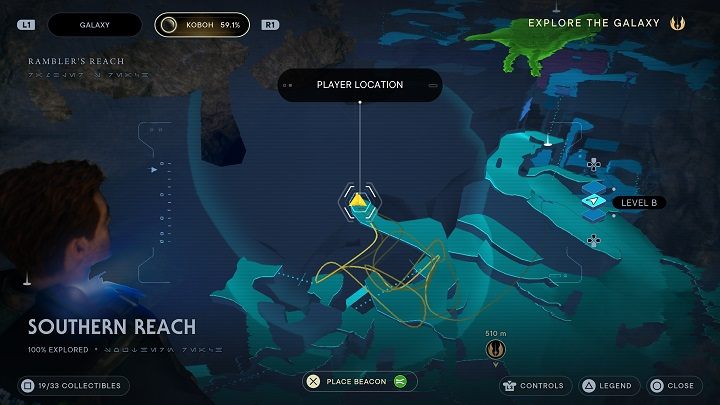Choose the map layer above Level B
The height and width of the screenshot is (405, 720).
click(594, 185)
